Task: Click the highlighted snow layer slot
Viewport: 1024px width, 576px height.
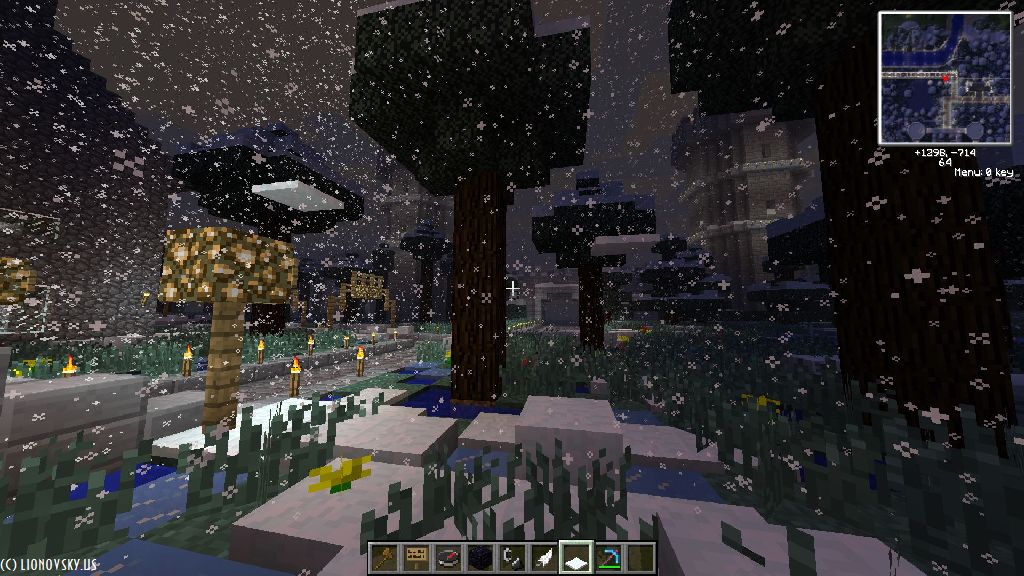Action: [576, 558]
